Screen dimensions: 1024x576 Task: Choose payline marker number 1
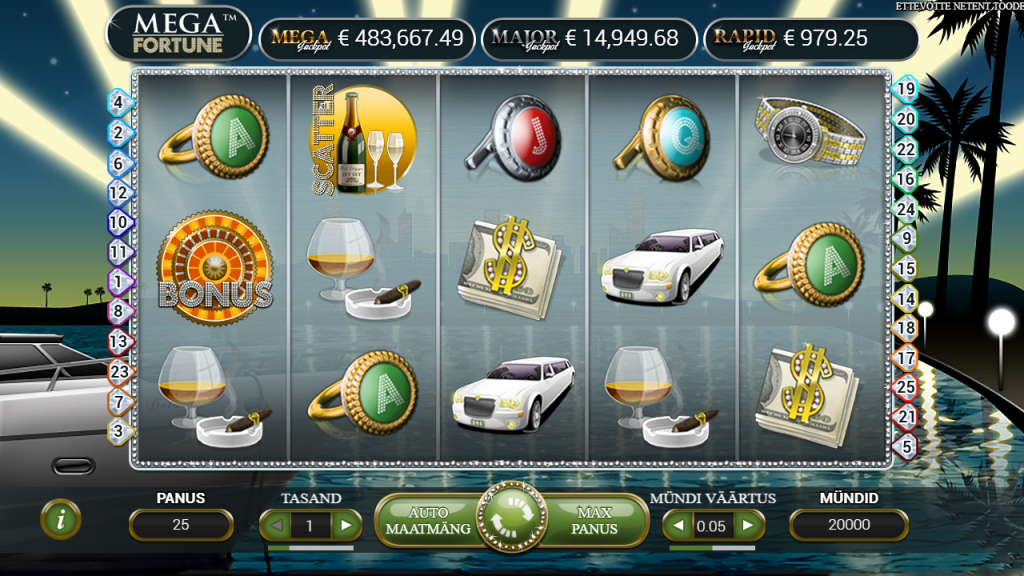[x=118, y=282]
